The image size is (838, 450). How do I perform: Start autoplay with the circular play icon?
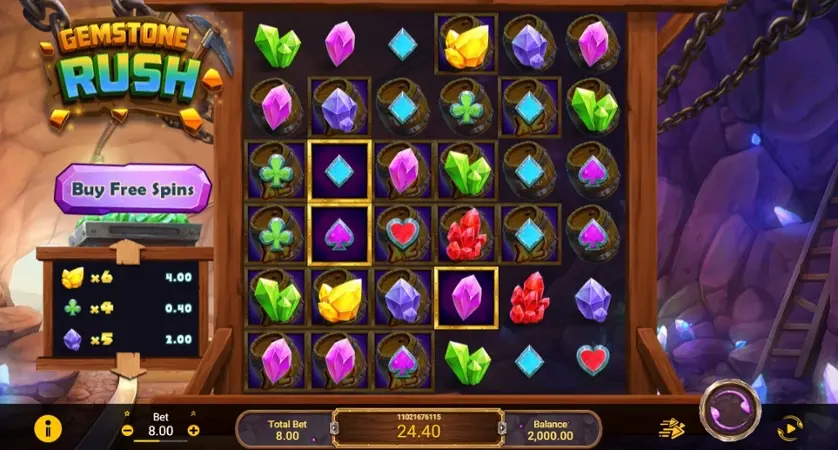tap(789, 429)
